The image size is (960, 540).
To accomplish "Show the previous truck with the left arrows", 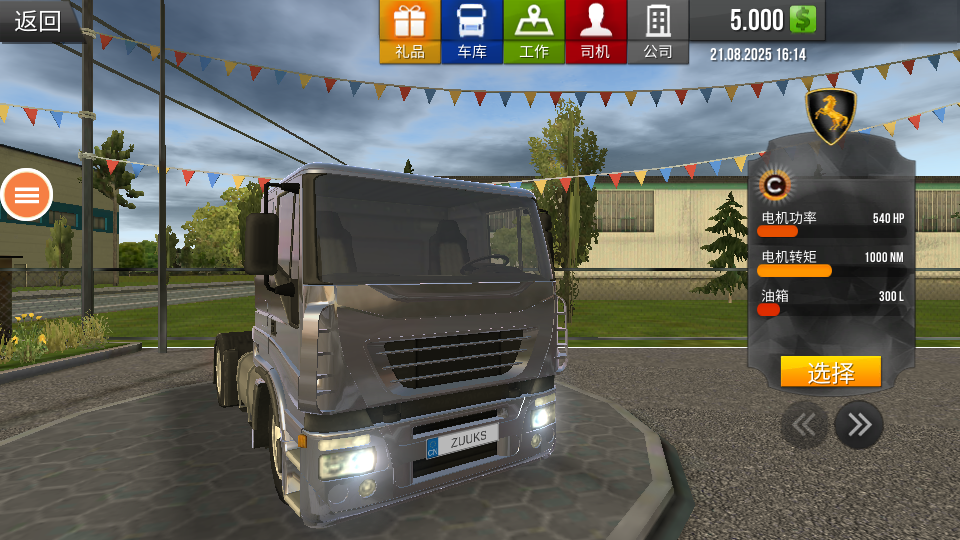I will click(x=804, y=425).
